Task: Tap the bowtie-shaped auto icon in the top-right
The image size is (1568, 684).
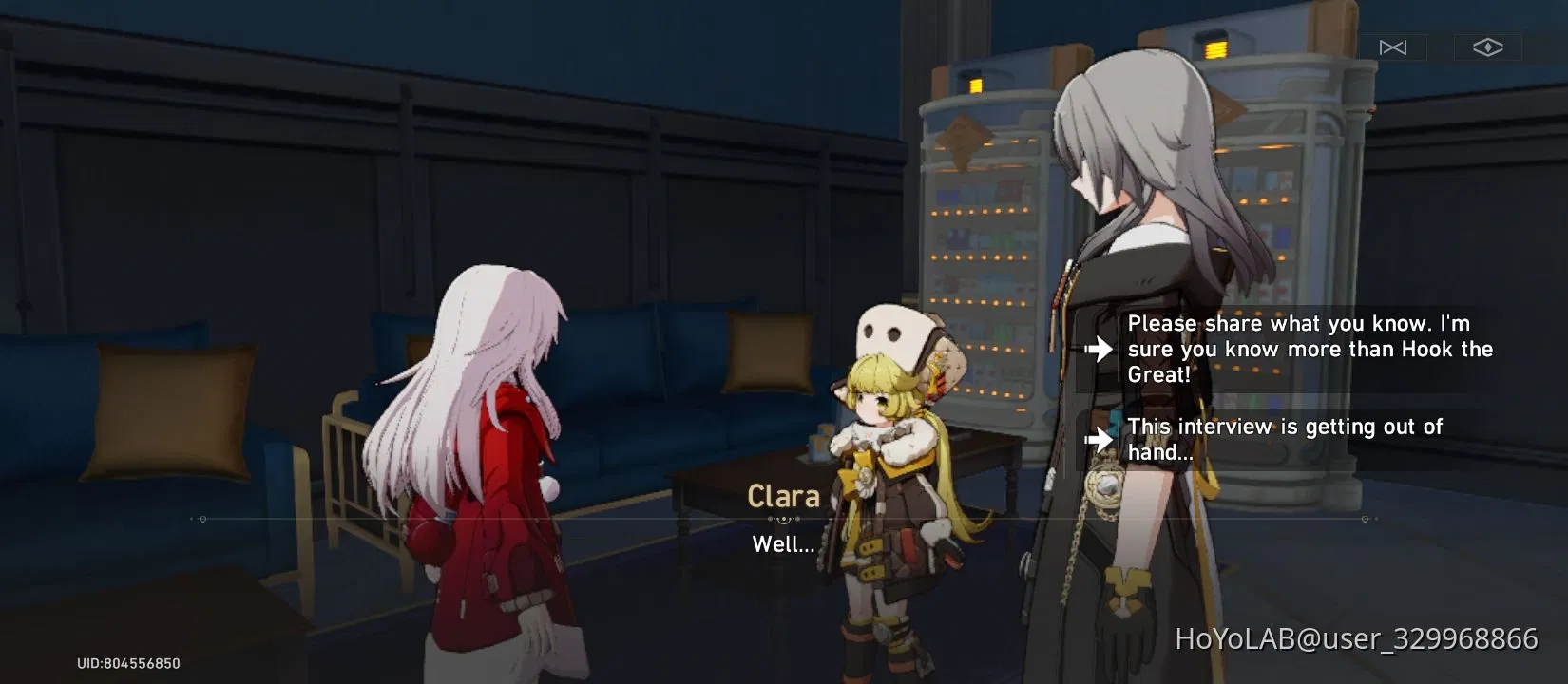Action: coord(1394,47)
